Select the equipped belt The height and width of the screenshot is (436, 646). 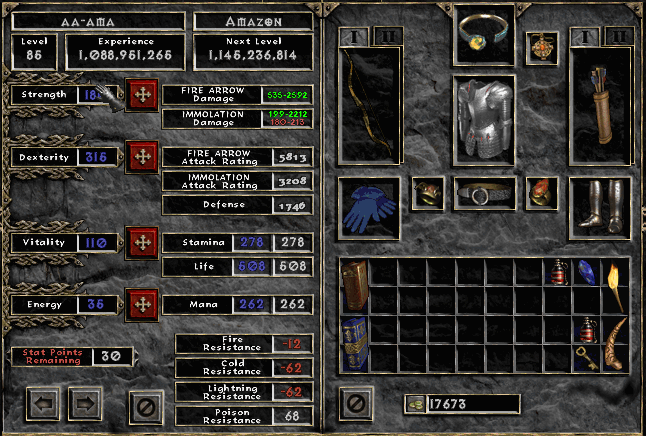tap(485, 192)
